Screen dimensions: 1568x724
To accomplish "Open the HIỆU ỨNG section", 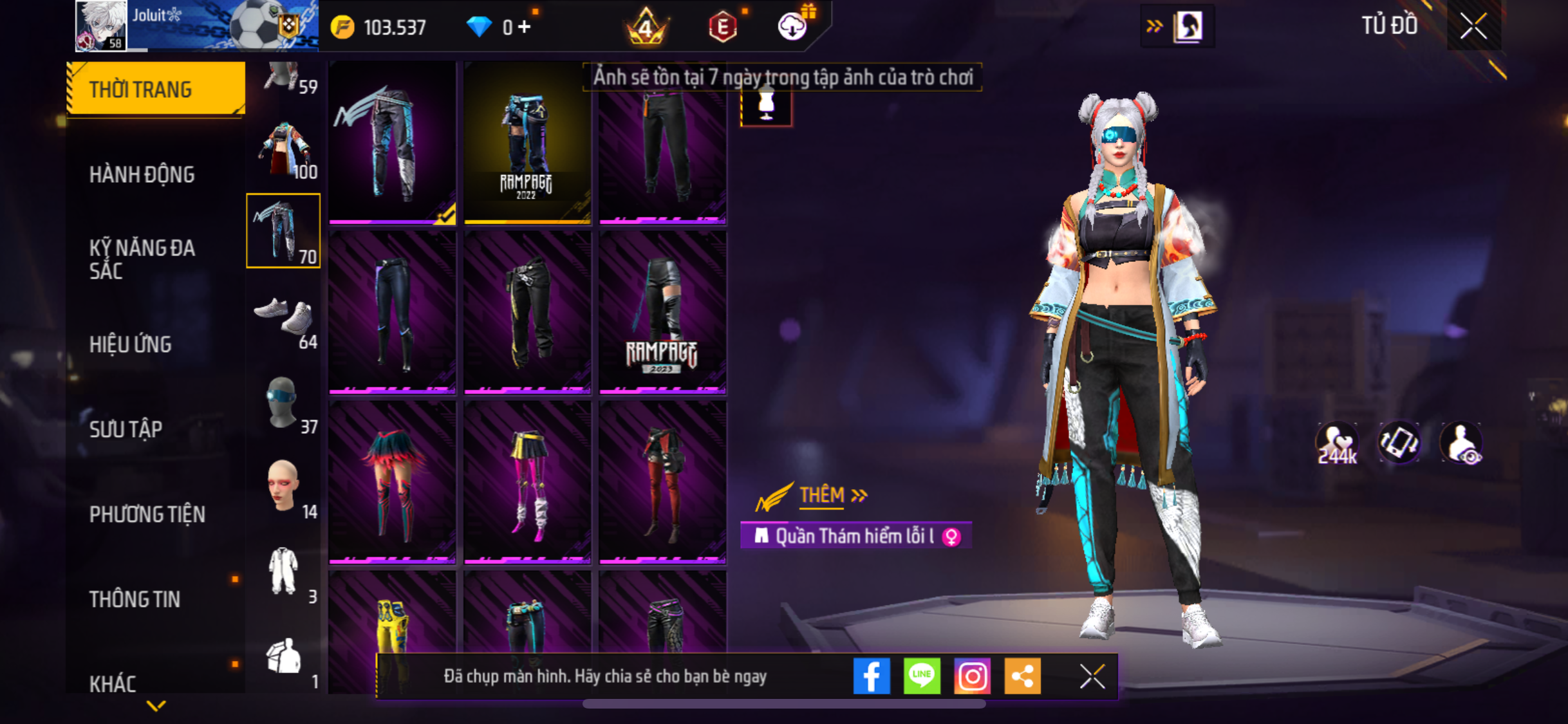I will pyautogui.click(x=131, y=344).
